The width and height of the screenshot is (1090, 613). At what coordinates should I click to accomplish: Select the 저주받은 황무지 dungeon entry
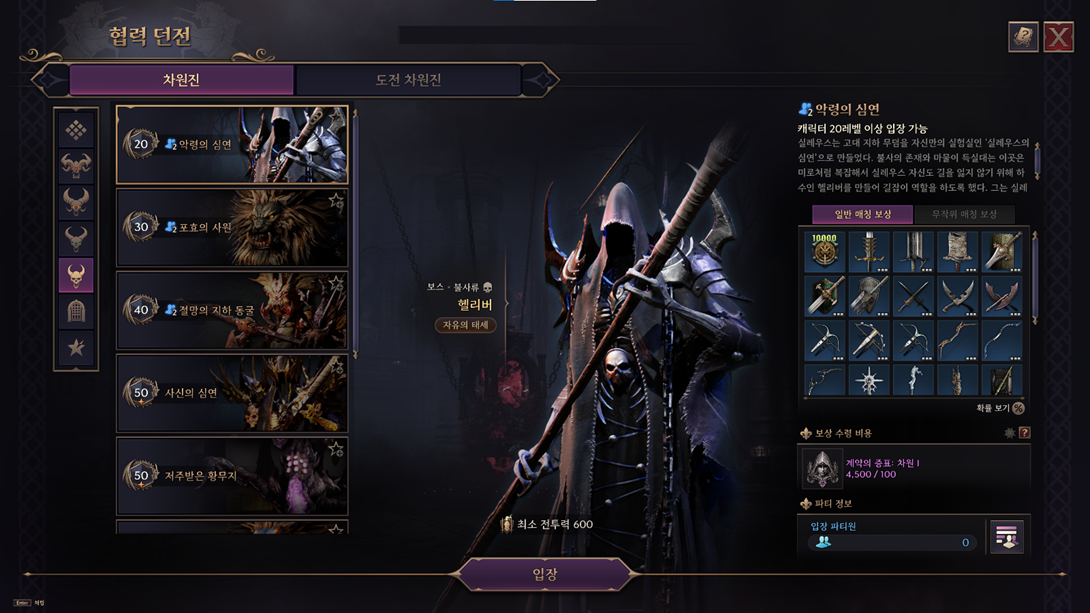[x=232, y=476]
